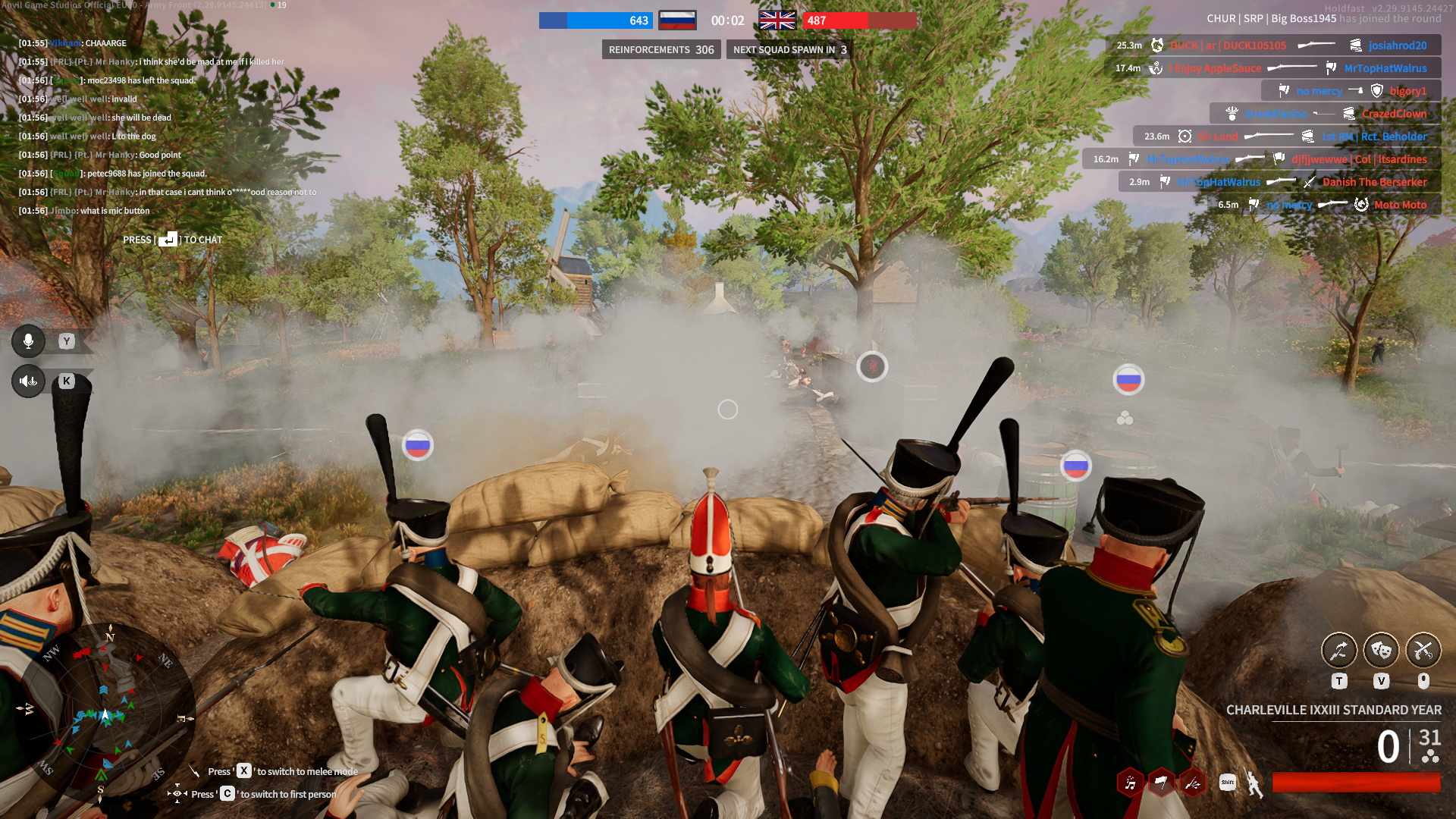This screenshot has height=819, width=1456.
Task: Click the Russian flag team icon
Action: 677,20
